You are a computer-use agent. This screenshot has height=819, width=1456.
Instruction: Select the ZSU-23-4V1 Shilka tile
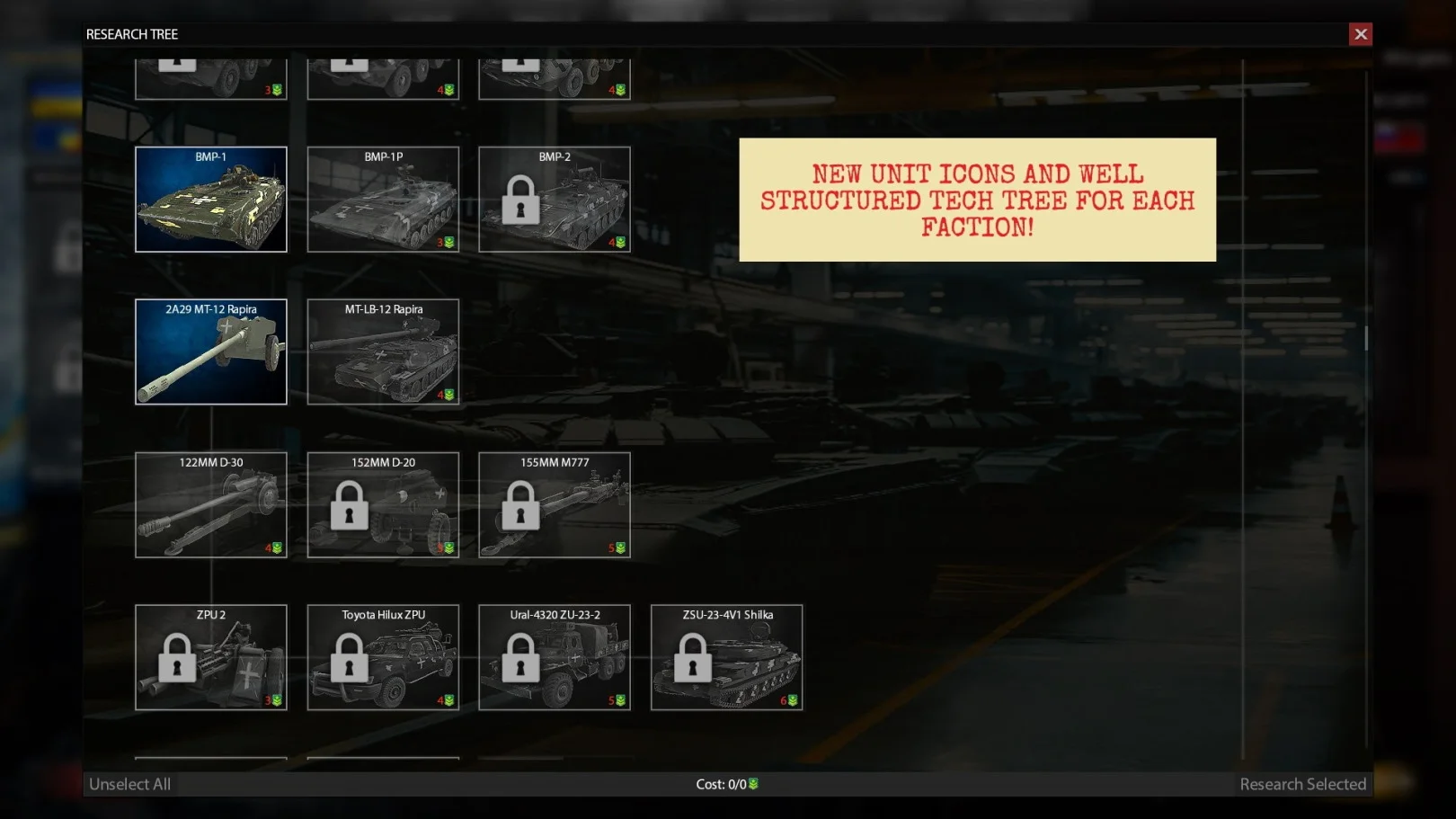click(726, 657)
